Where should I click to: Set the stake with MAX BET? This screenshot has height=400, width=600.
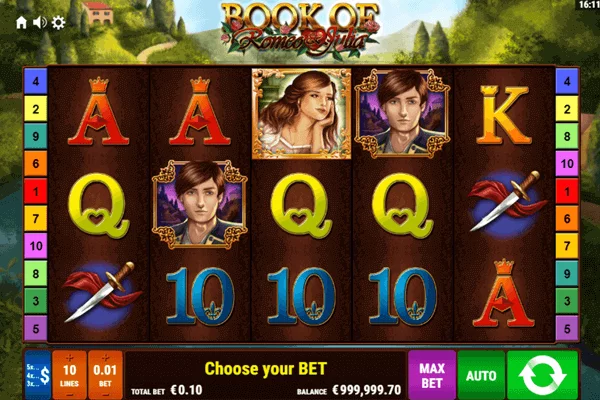(x=431, y=375)
